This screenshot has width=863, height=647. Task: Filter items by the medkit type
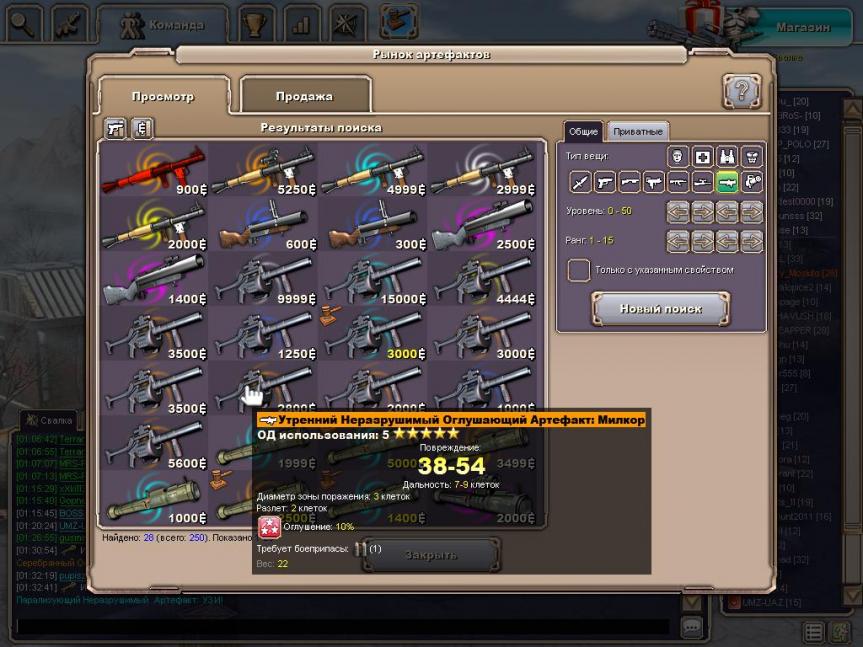pos(703,156)
